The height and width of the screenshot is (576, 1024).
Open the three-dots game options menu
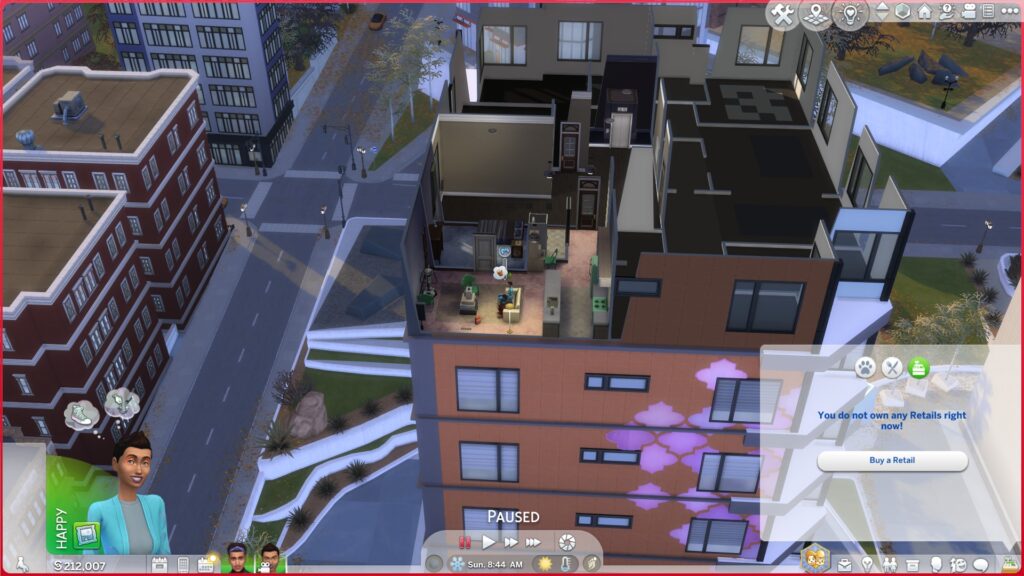1009,11
